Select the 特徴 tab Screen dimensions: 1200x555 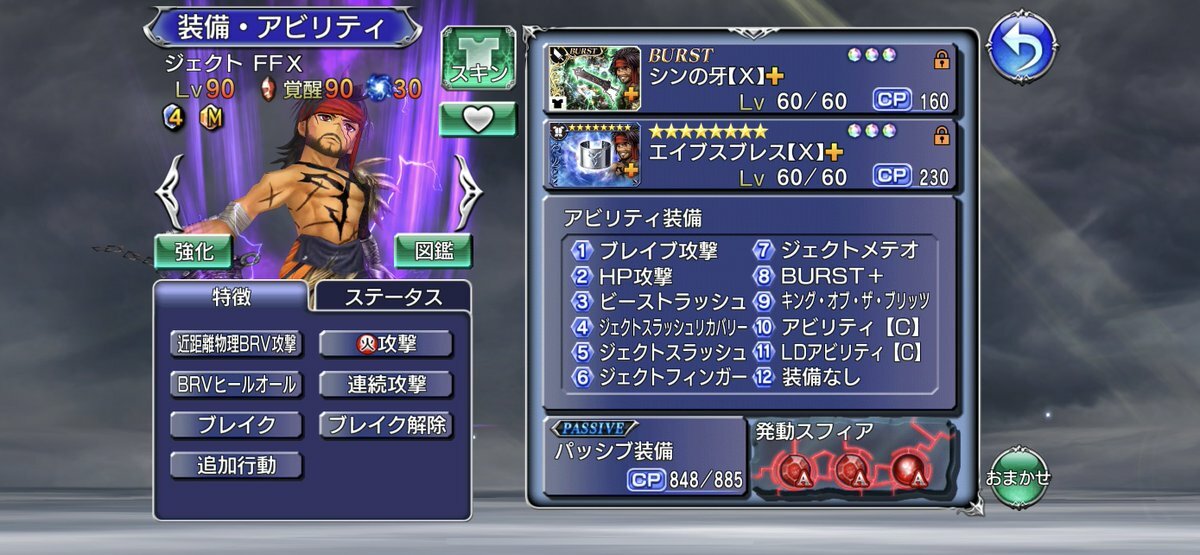coord(231,297)
